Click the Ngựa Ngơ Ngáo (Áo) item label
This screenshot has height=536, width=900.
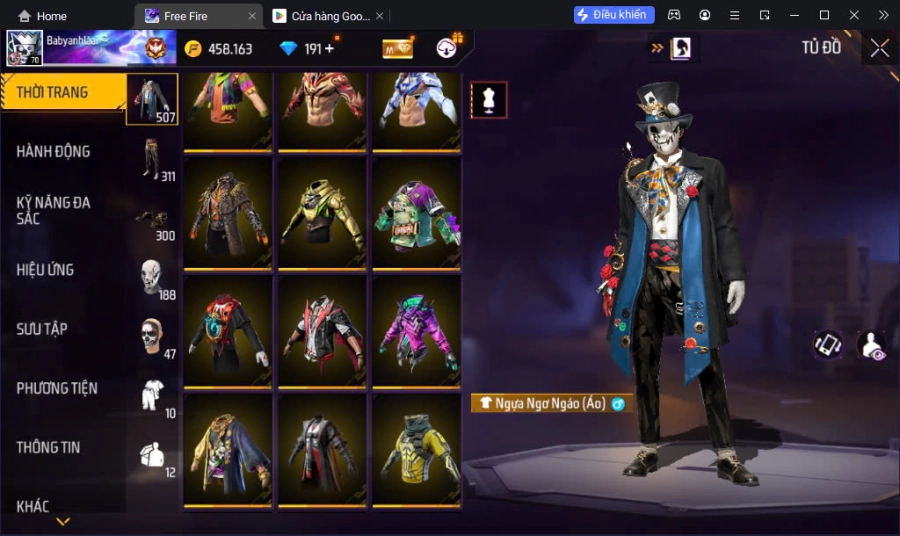551,403
